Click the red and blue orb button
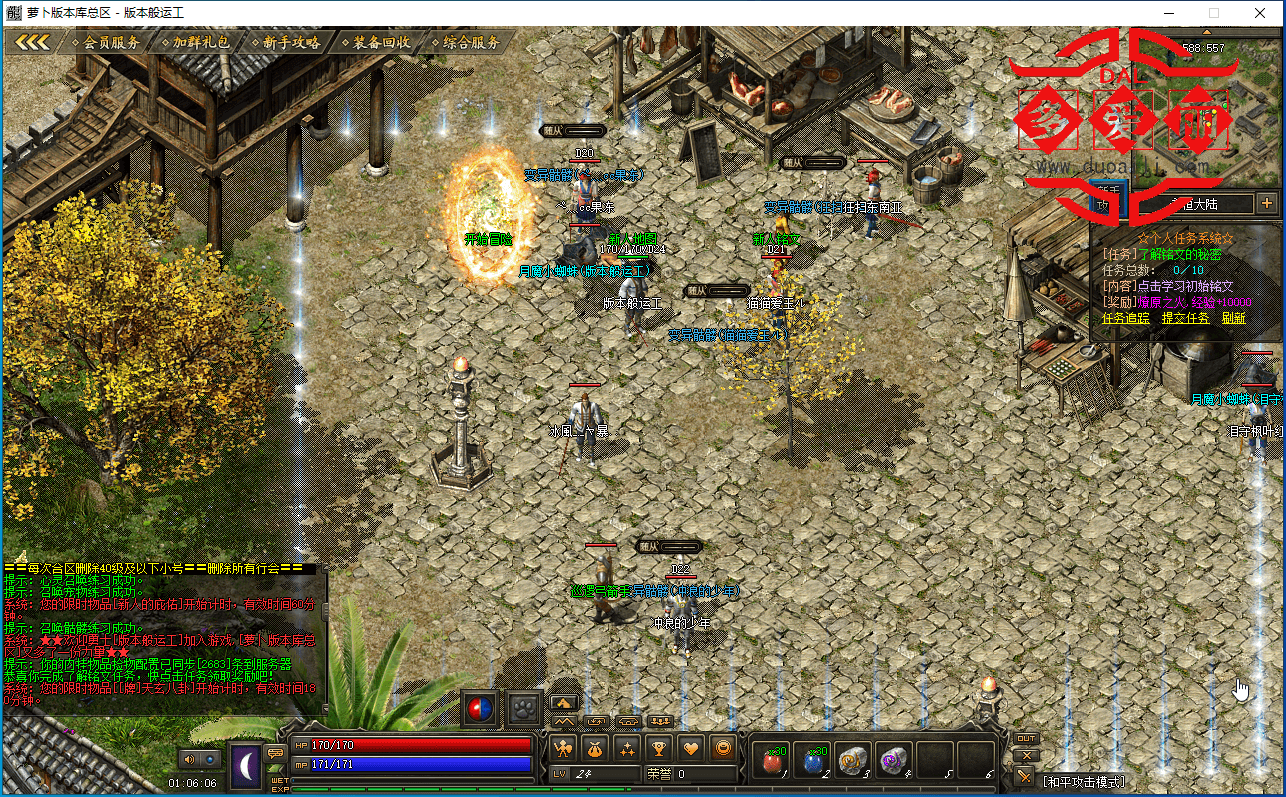 pos(480,709)
